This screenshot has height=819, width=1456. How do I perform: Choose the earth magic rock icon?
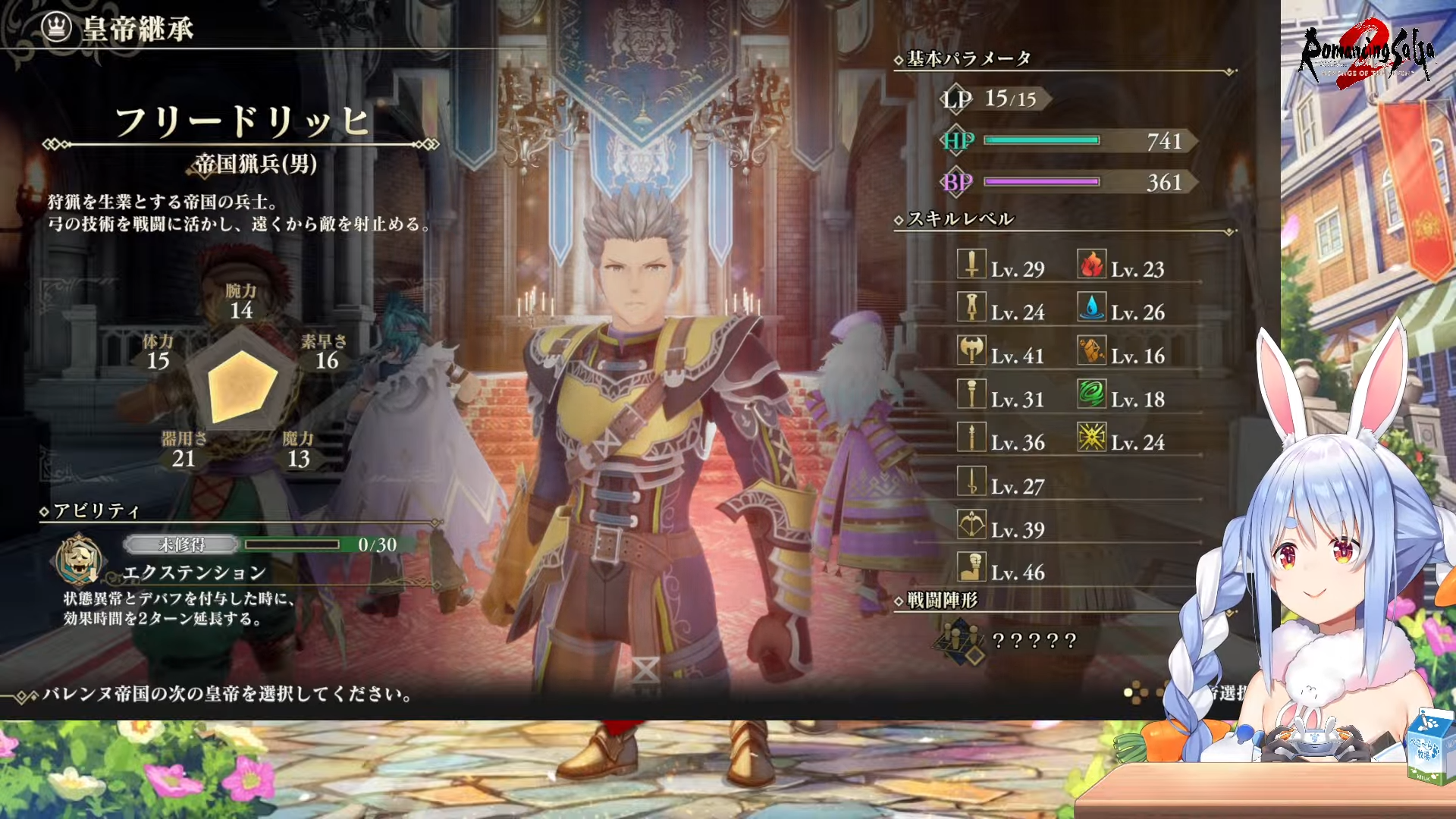point(1092,350)
